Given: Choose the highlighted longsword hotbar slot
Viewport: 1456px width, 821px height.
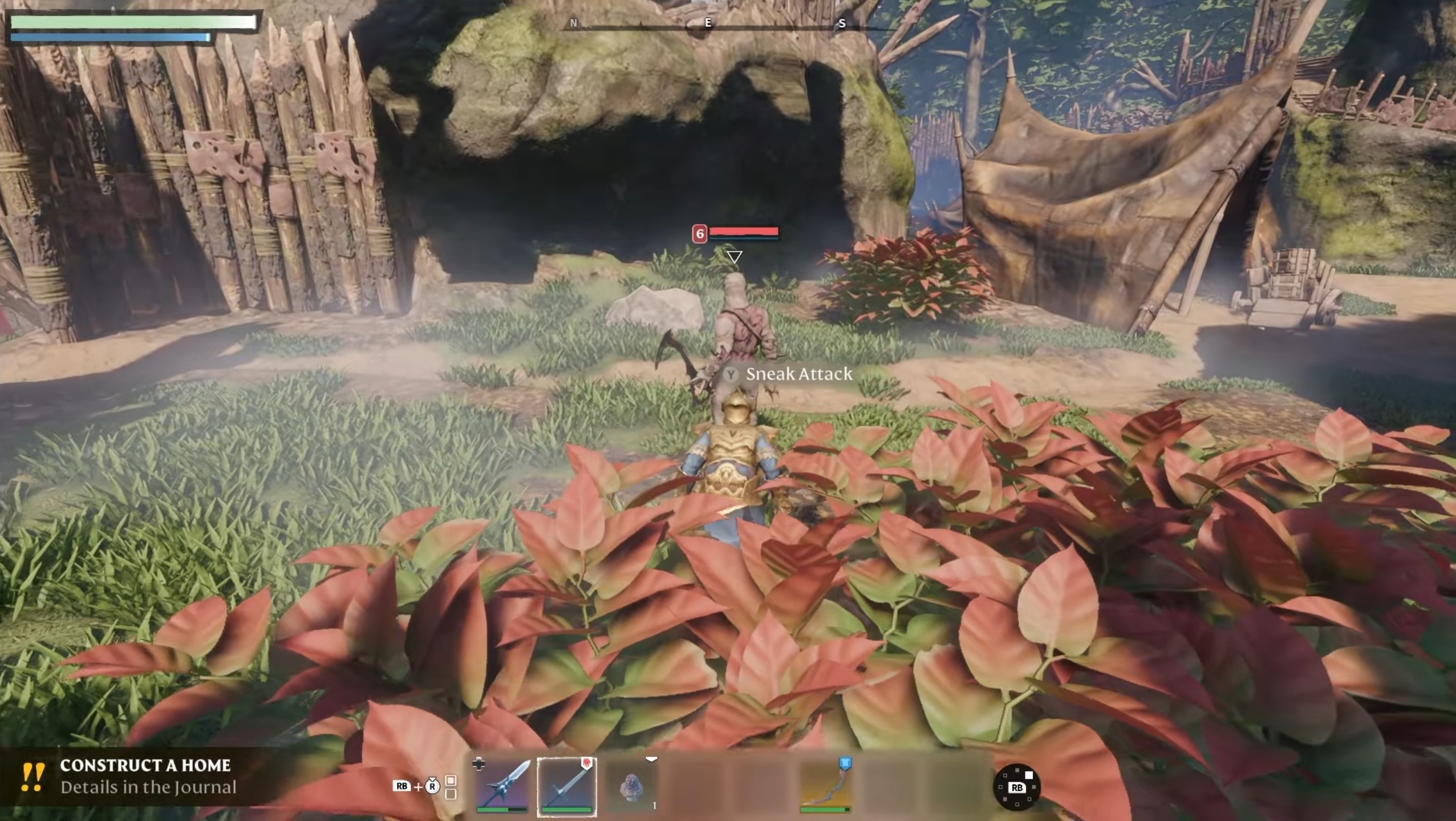Looking at the screenshot, I should [567, 787].
